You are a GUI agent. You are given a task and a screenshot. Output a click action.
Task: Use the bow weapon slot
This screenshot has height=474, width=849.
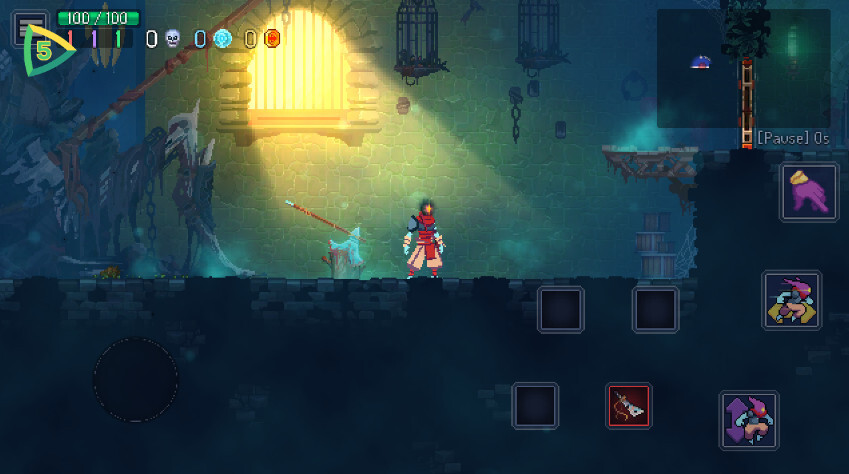pos(629,406)
